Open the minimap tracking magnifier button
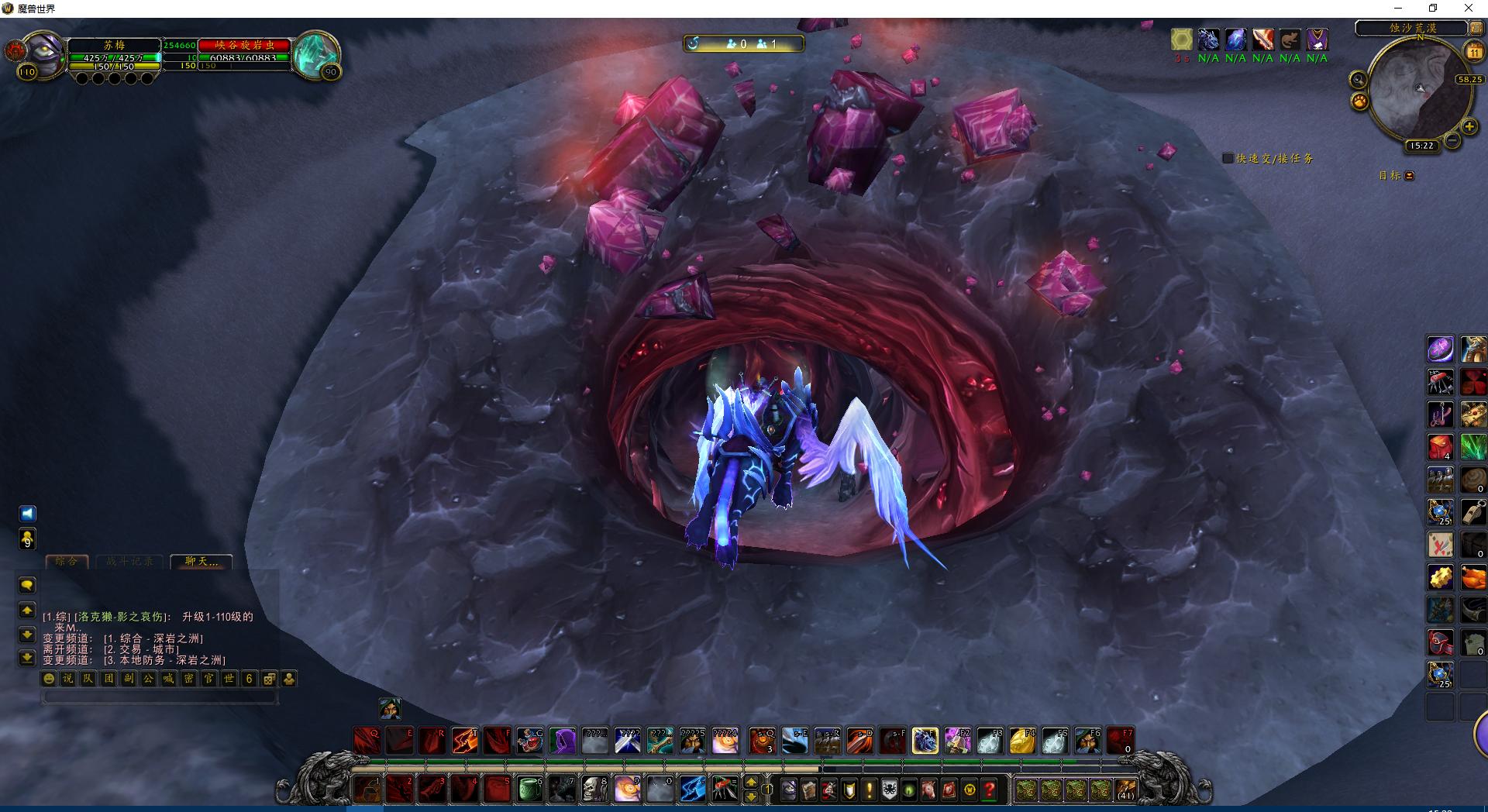This screenshot has height=812, width=1488. tap(1358, 80)
